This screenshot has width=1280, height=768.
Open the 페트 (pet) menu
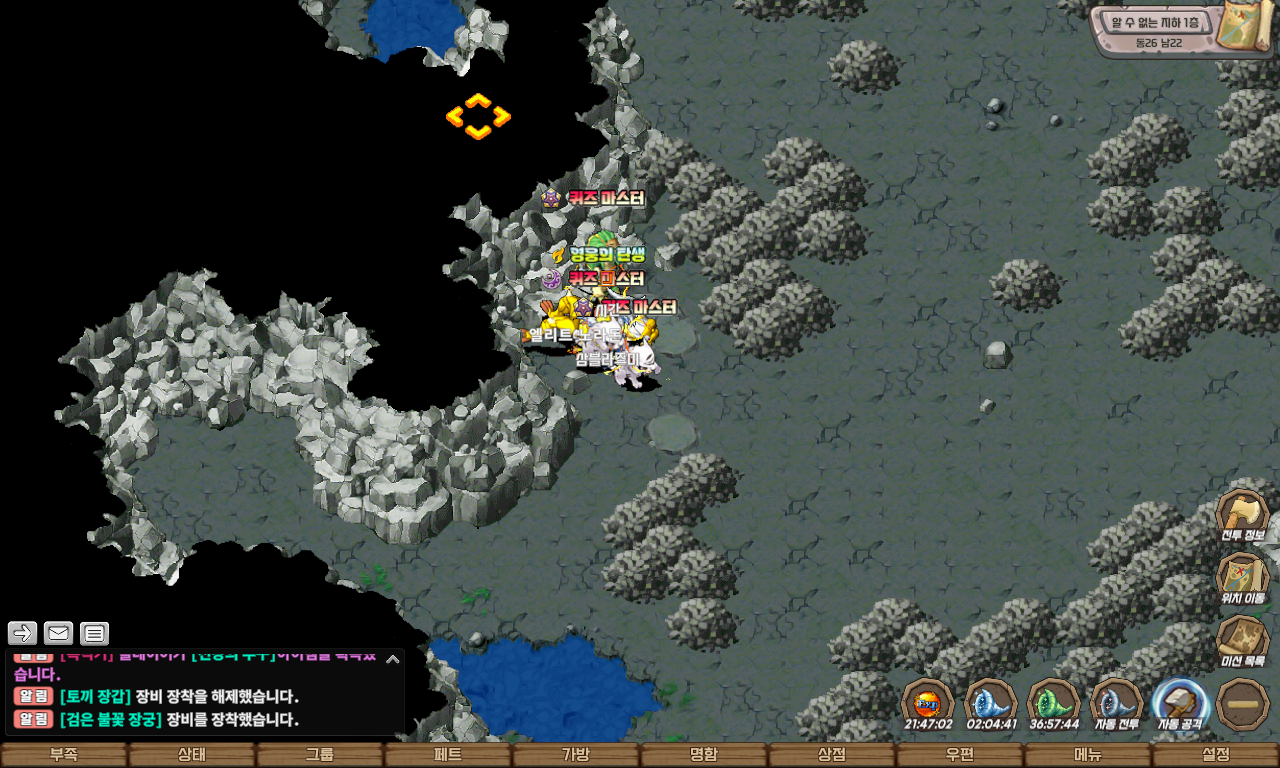448,755
